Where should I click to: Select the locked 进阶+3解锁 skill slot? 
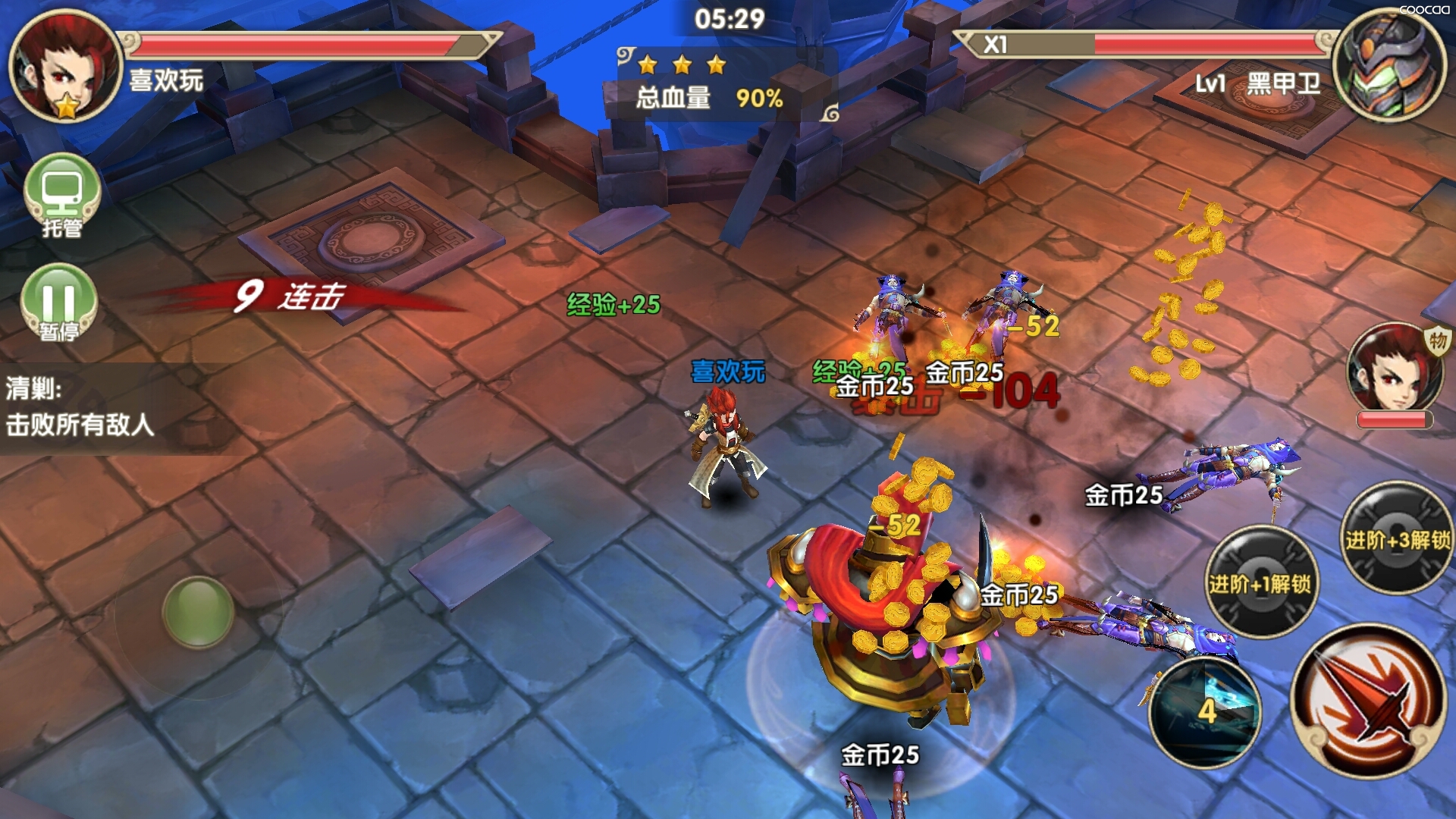coord(1397,538)
